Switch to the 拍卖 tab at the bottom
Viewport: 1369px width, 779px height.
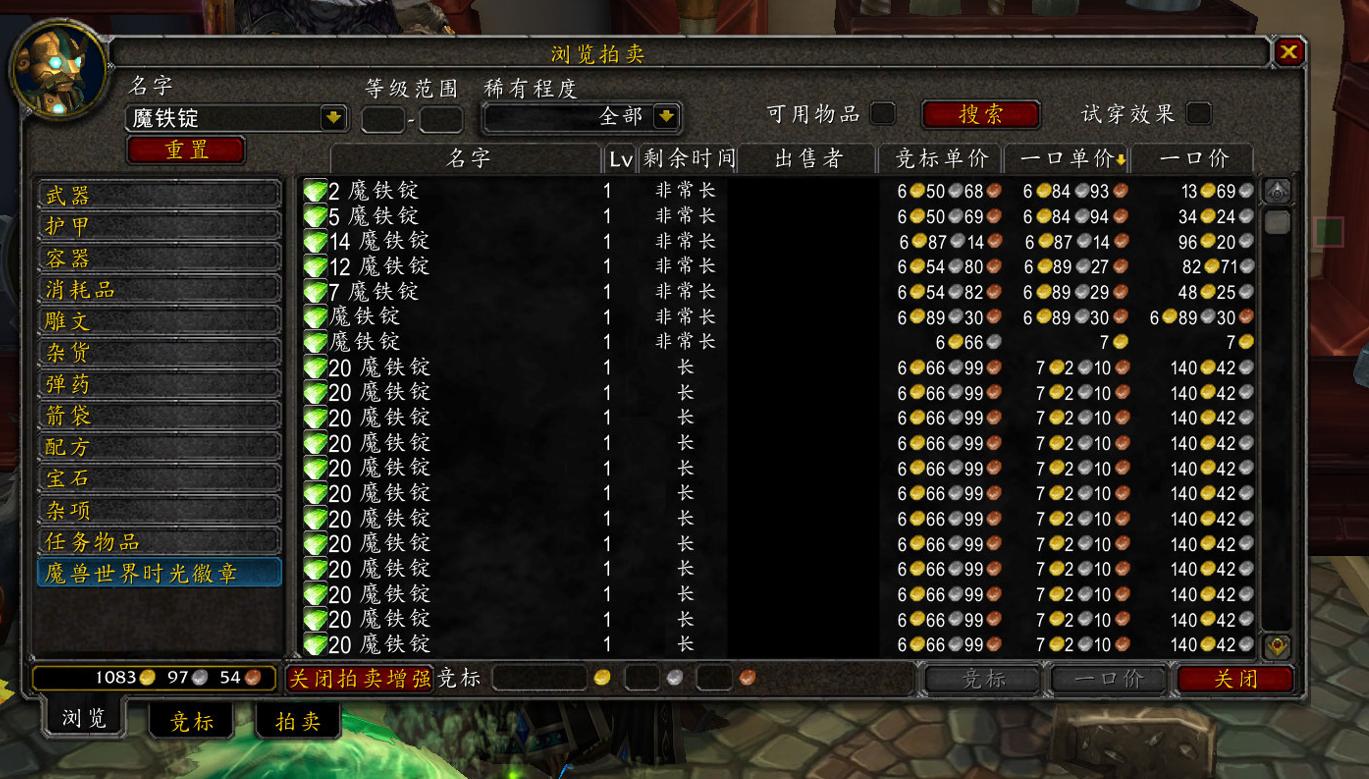click(297, 721)
